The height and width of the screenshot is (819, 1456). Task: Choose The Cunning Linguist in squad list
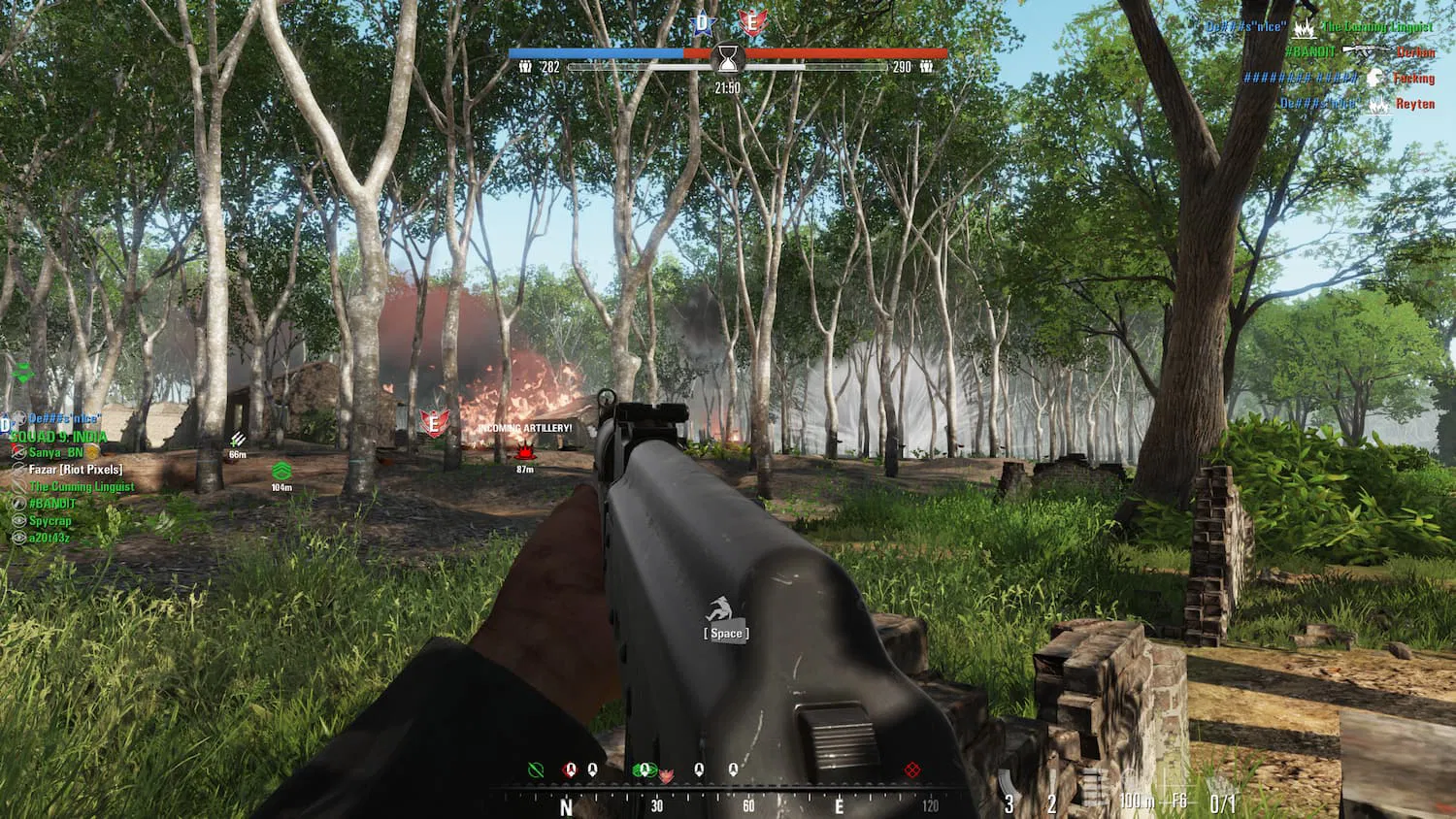click(82, 487)
